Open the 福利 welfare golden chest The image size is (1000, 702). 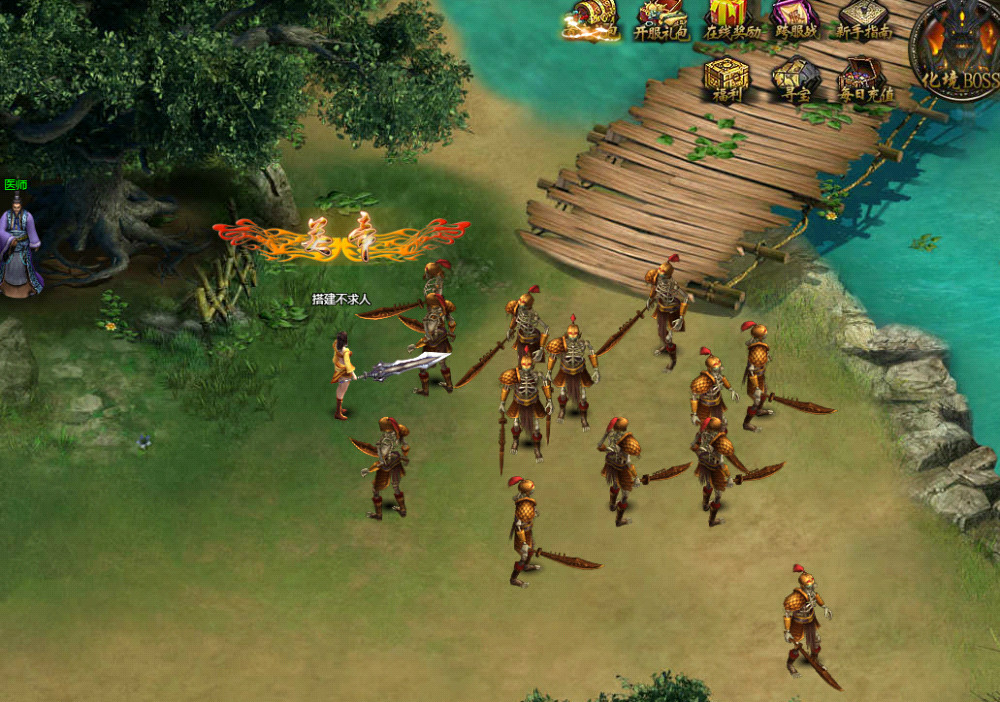[726, 78]
